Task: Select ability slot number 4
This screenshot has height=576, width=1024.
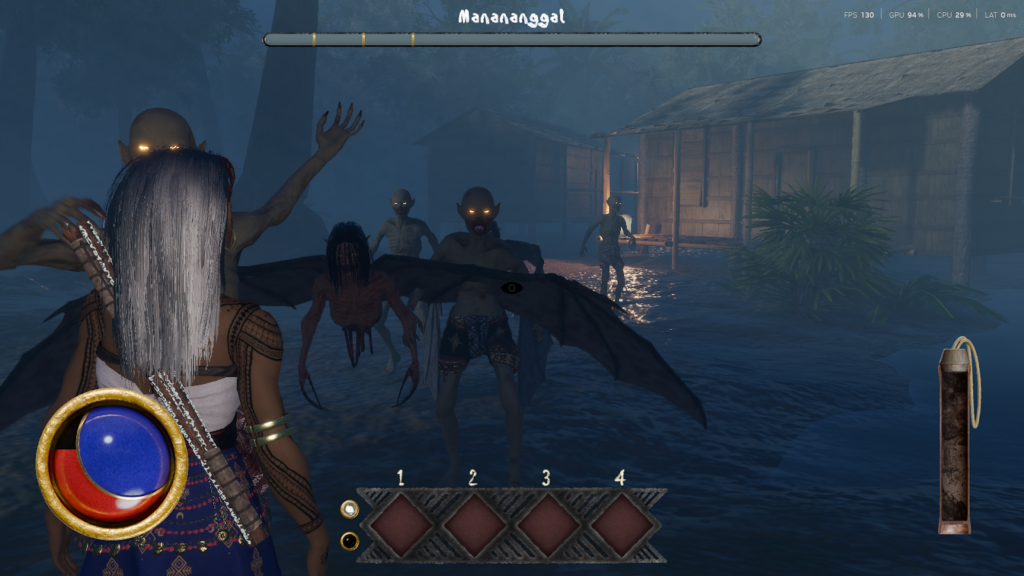Action: 620,525
